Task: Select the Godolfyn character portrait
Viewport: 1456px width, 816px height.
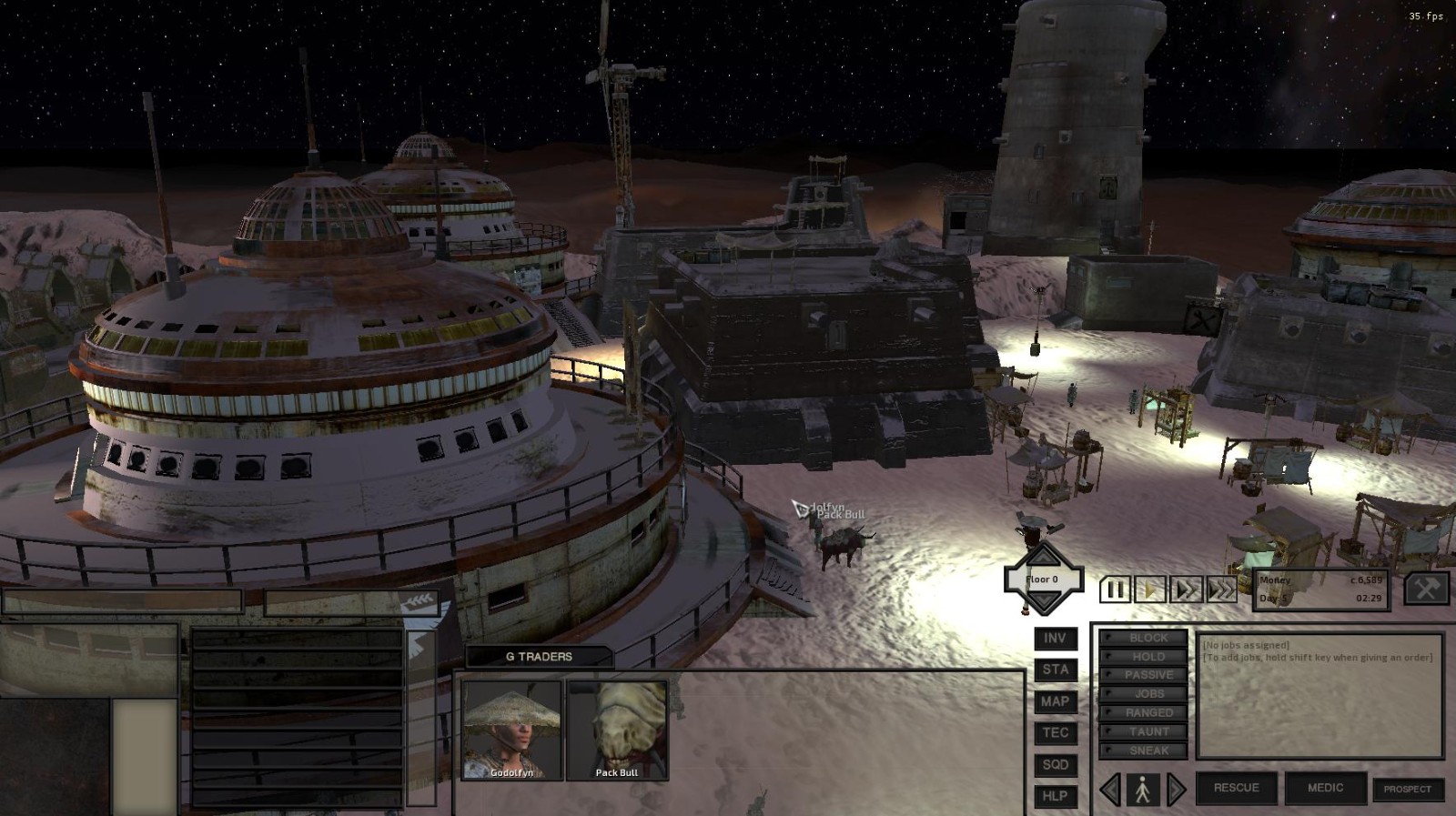Action: 511,730
